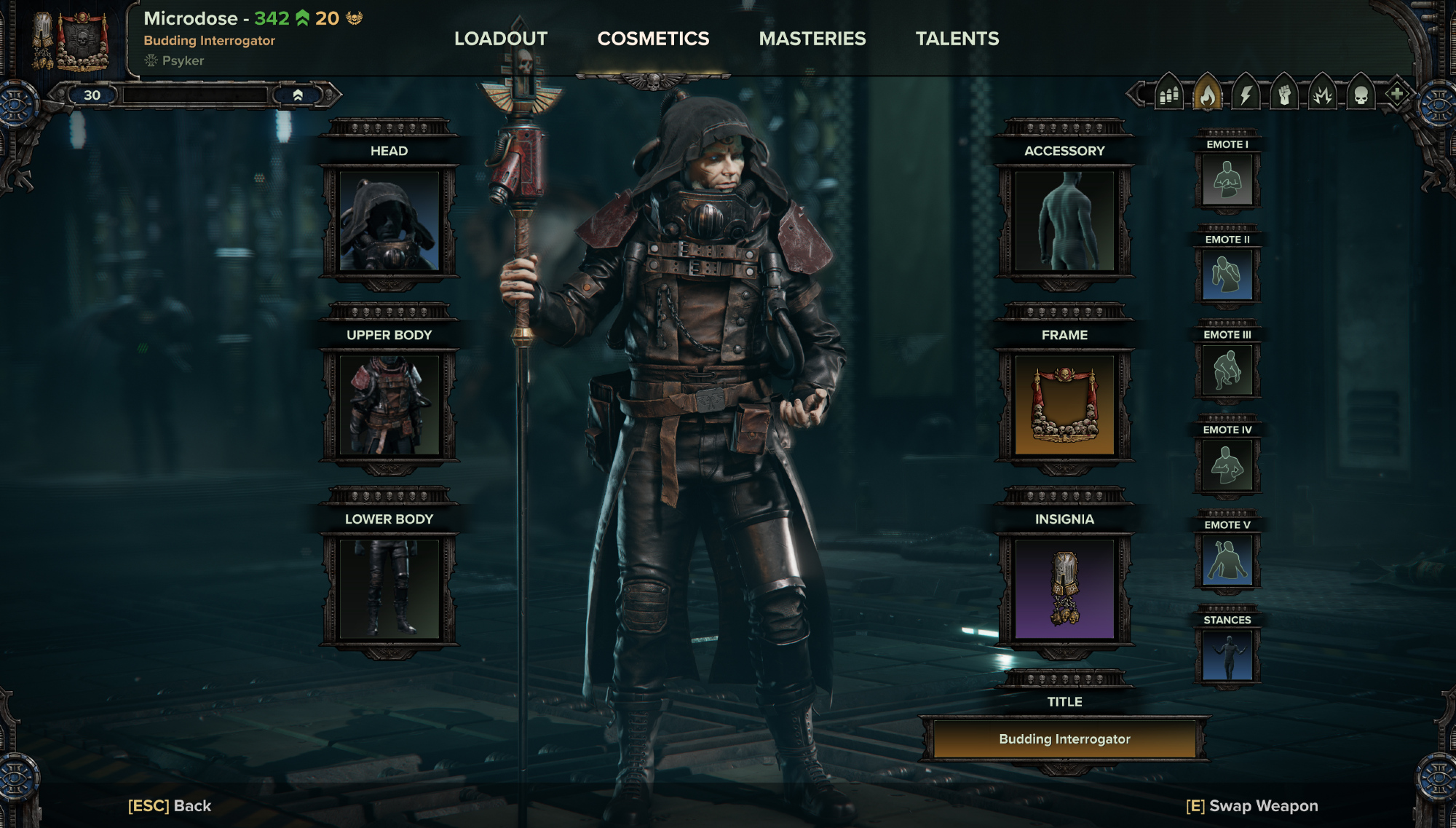The image size is (1456, 828).
Task: Open the Accessory slot
Action: pyautogui.click(x=1064, y=221)
